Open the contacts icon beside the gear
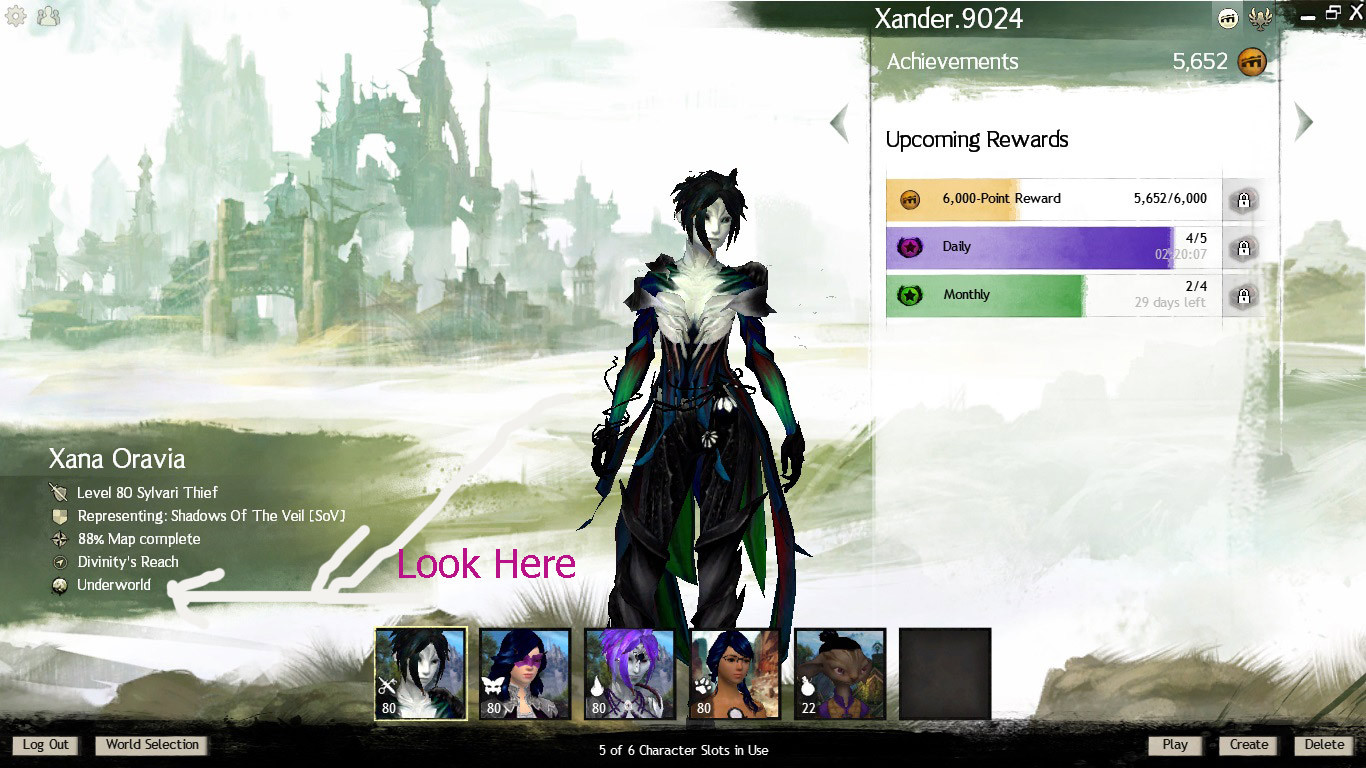The width and height of the screenshot is (1366, 768). tap(47, 16)
